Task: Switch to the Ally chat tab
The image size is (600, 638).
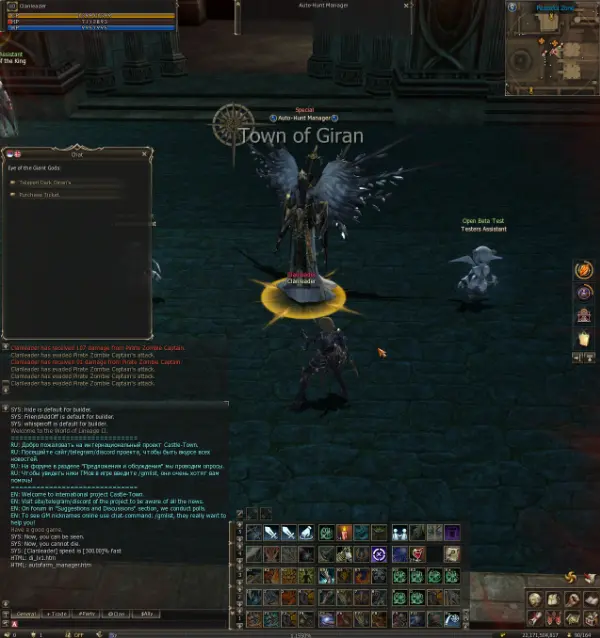Action: coord(148,613)
